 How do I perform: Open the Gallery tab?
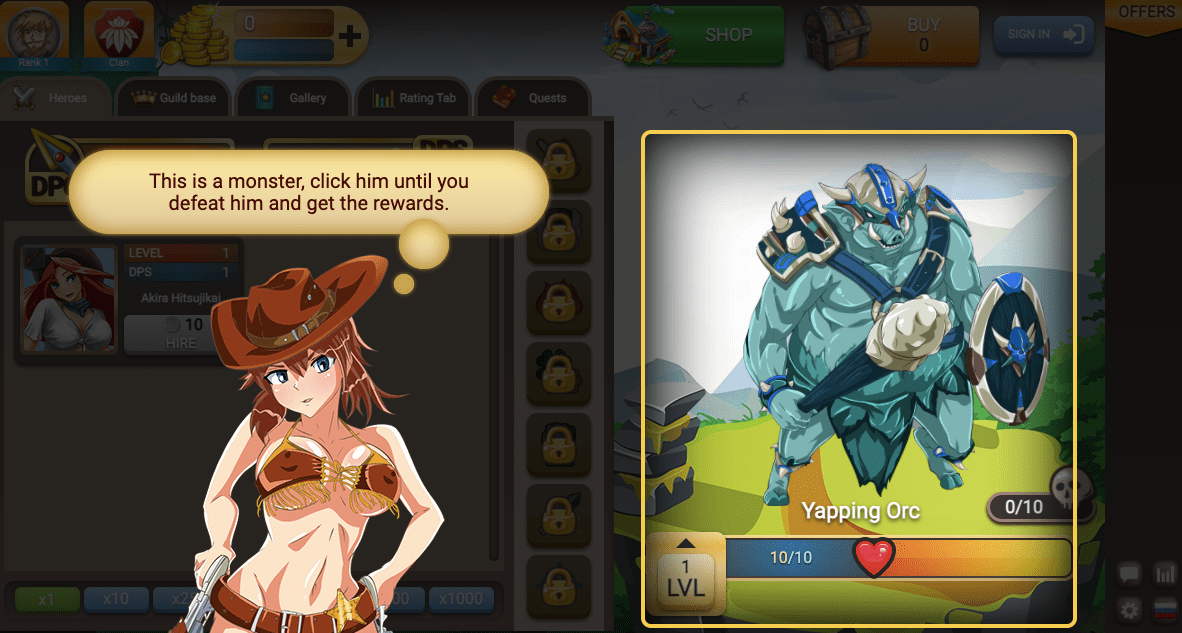click(x=294, y=98)
